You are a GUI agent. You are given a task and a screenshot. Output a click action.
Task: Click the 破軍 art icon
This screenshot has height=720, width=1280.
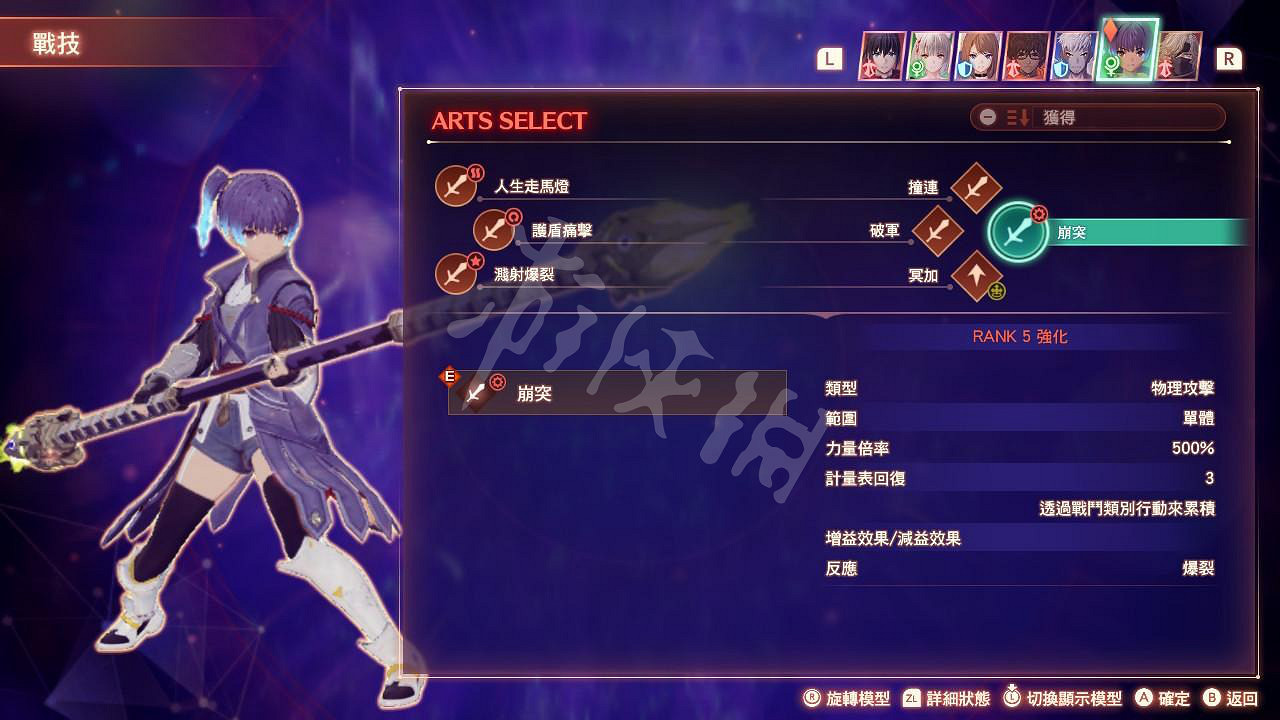point(938,229)
